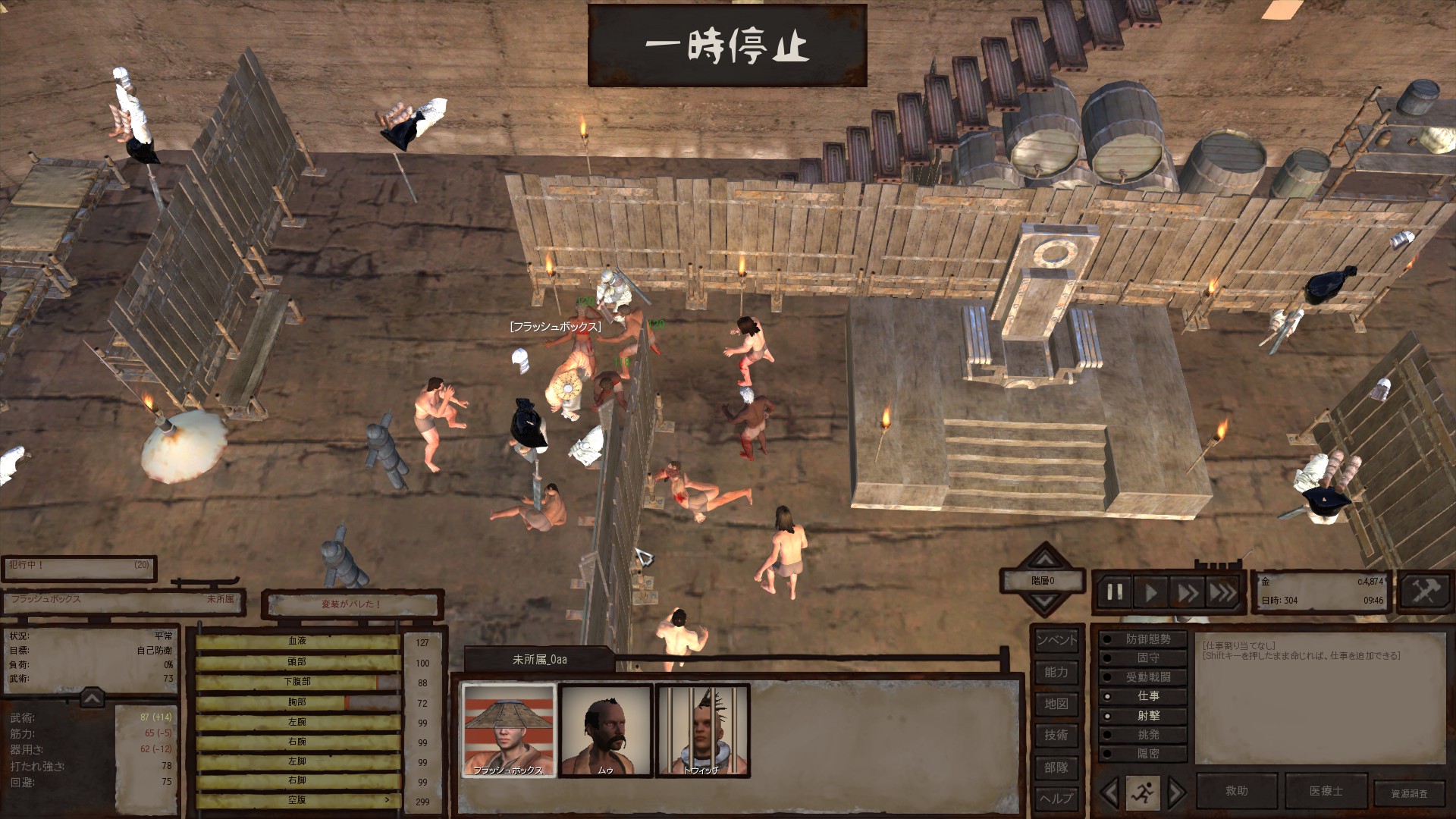This screenshot has height=819, width=1456.
Task: Select the フラッシュボックス character portrait
Action: coord(509,729)
